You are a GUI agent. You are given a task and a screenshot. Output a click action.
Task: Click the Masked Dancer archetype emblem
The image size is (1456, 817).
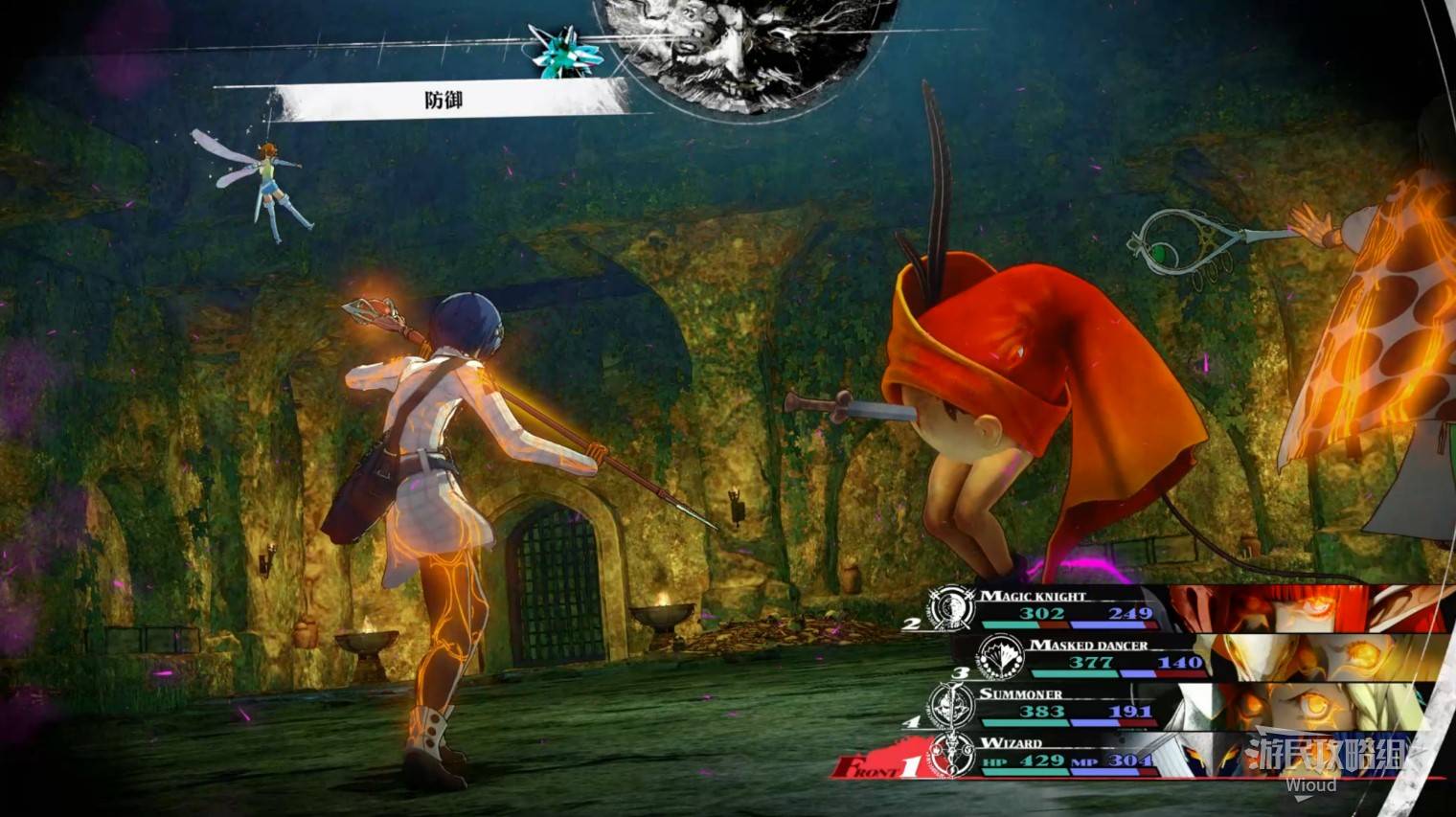click(998, 657)
